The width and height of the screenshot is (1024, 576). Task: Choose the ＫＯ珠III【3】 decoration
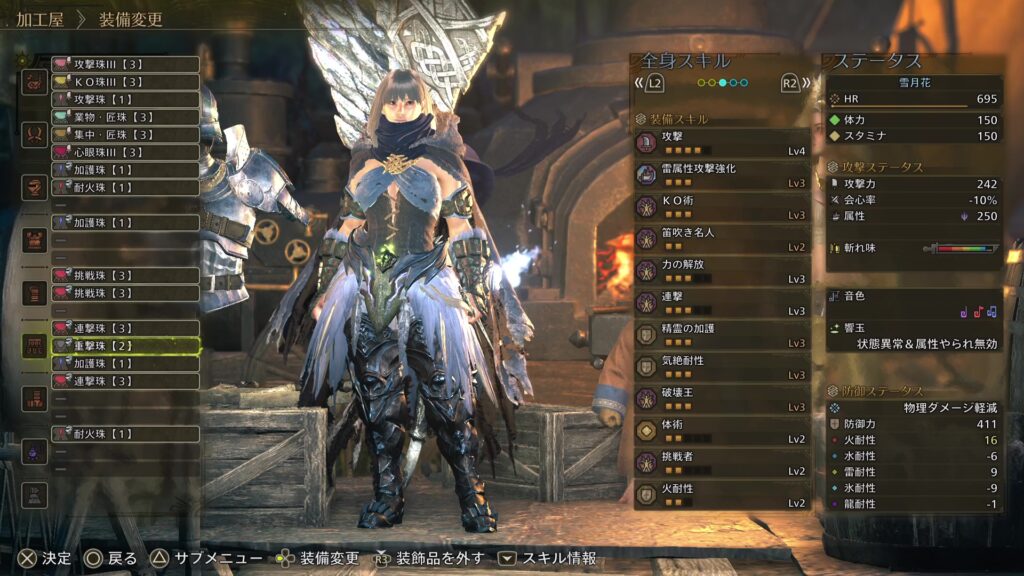[x=125, y=82]
